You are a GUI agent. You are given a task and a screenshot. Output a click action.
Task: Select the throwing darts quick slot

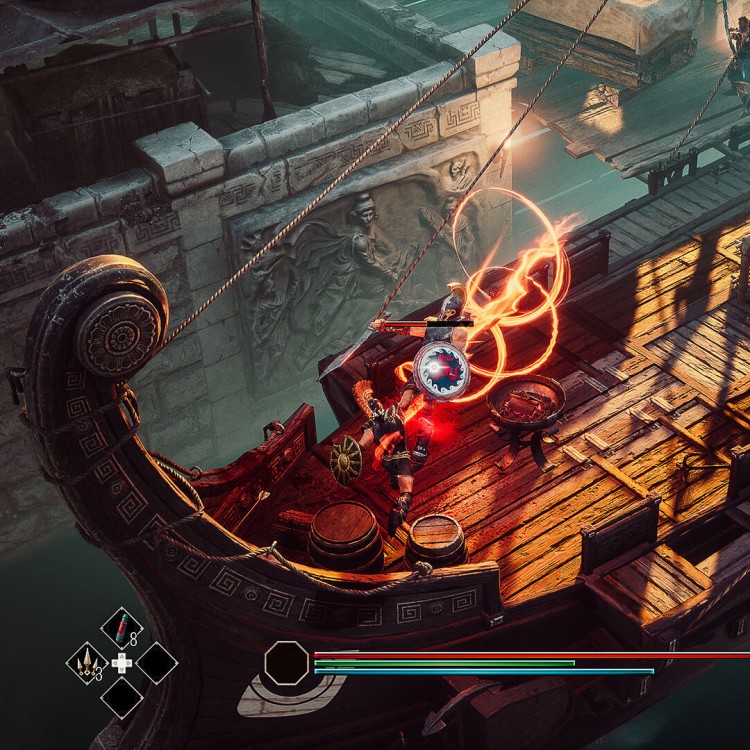click(87, 662)
